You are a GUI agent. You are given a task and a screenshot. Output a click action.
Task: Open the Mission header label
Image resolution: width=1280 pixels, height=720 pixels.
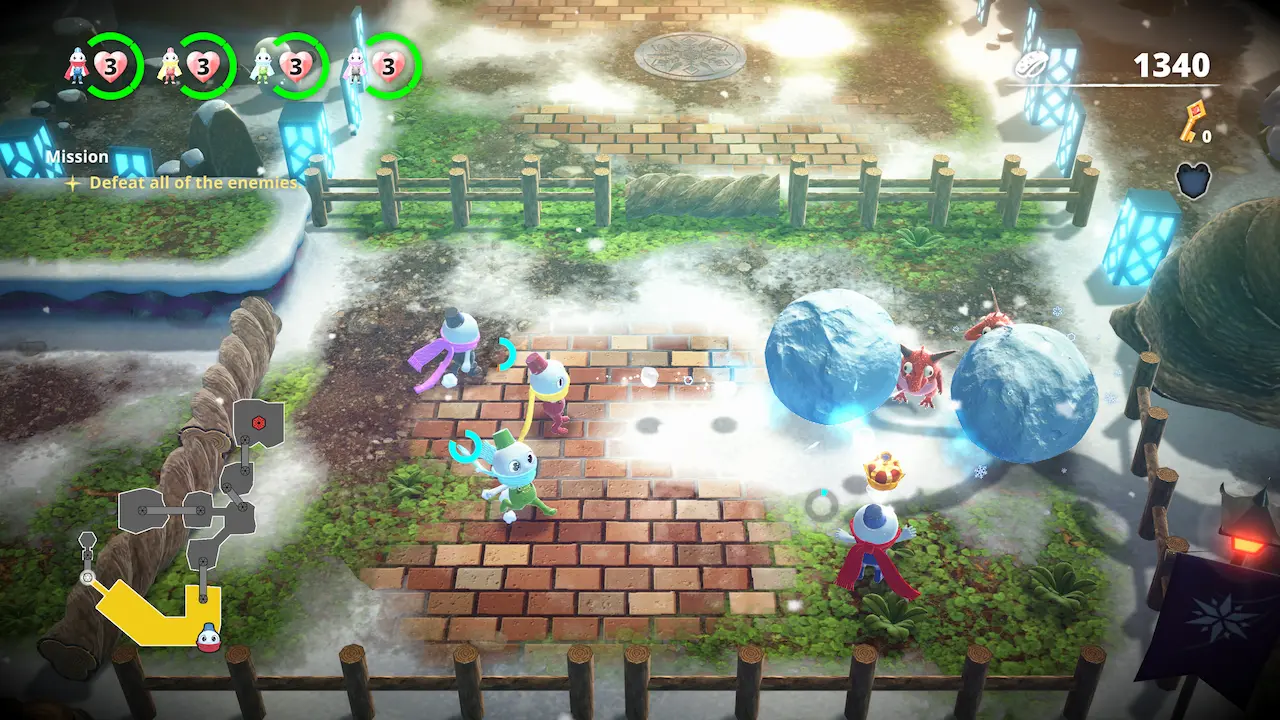coord(78,157)
